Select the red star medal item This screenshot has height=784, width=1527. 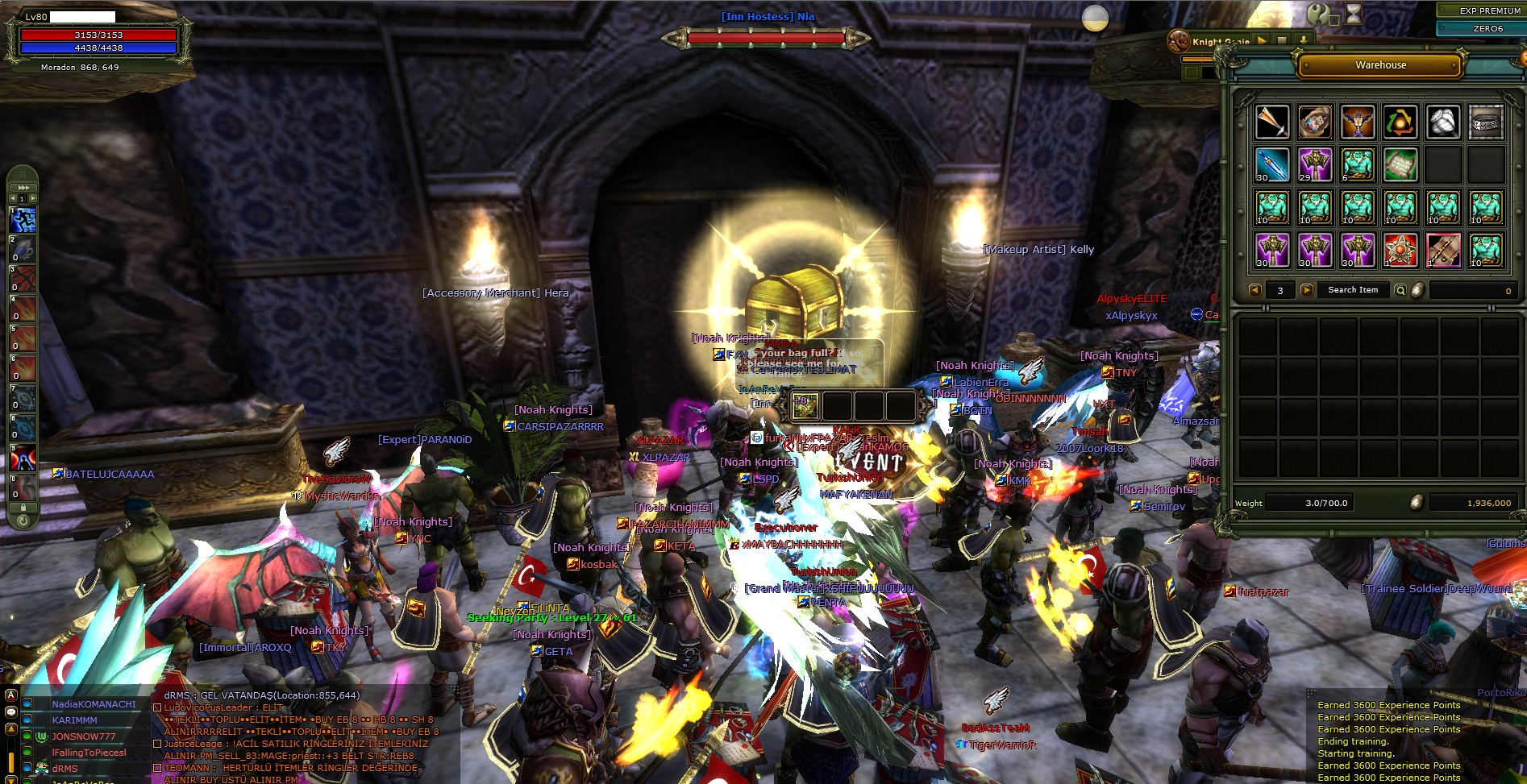pos(1400,250)
